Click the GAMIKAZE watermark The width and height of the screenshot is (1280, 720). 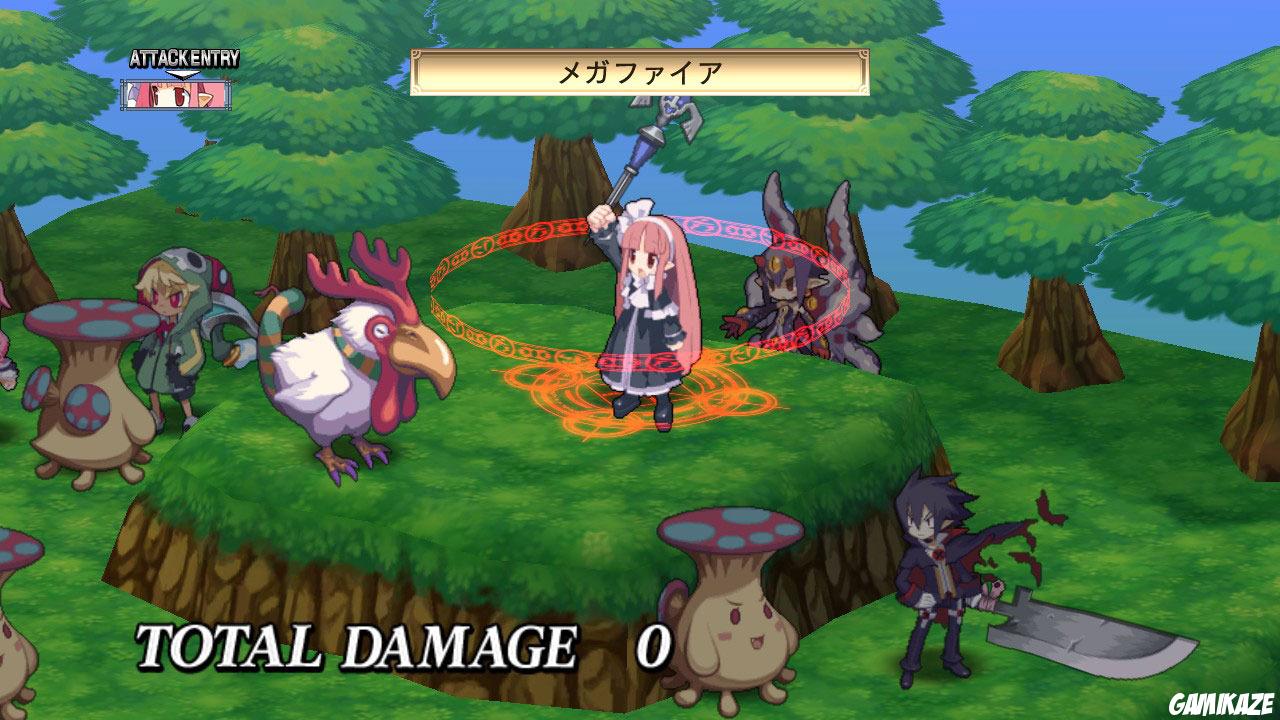(1221, 702)
